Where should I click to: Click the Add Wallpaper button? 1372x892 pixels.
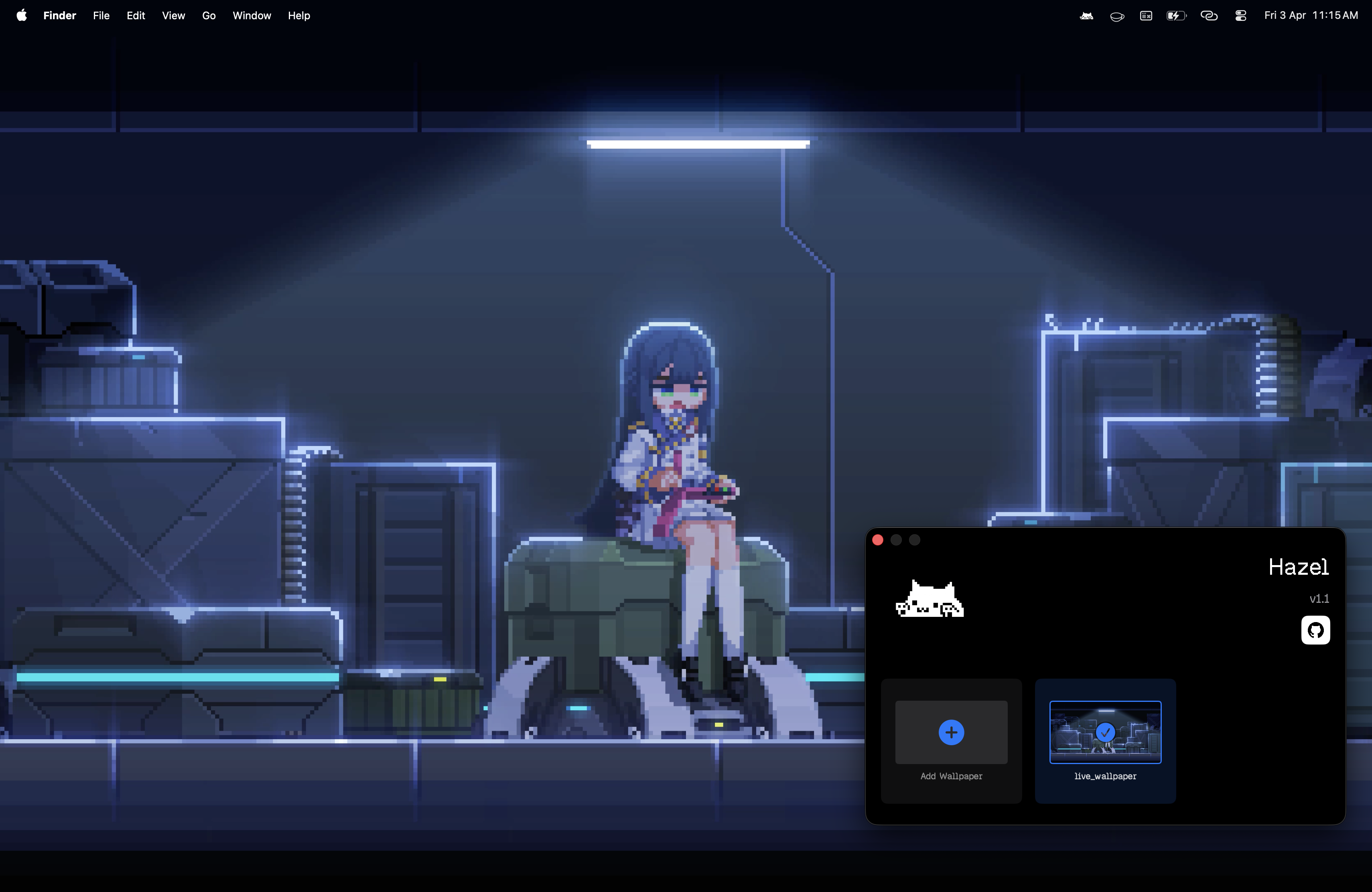coord(951,743)
